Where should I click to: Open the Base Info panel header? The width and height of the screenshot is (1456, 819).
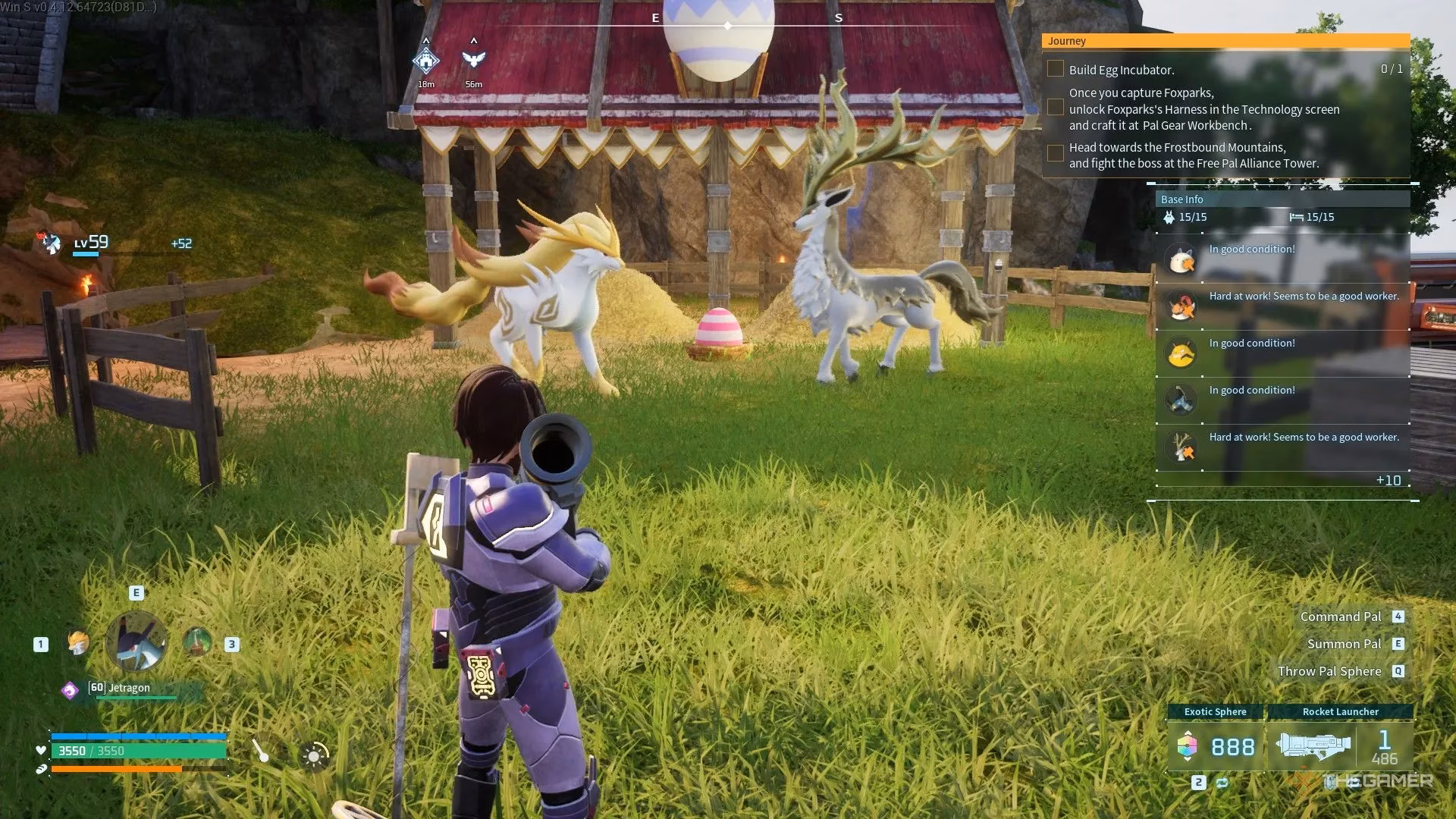(x=1282, y=199)
